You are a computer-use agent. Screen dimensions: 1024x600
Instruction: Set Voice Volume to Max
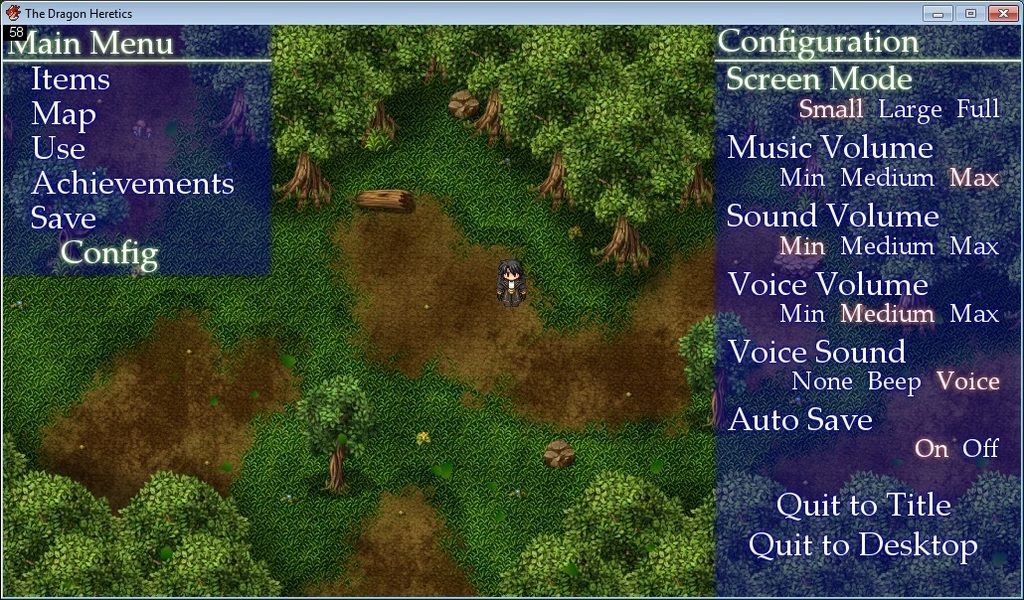pos(974,314)
